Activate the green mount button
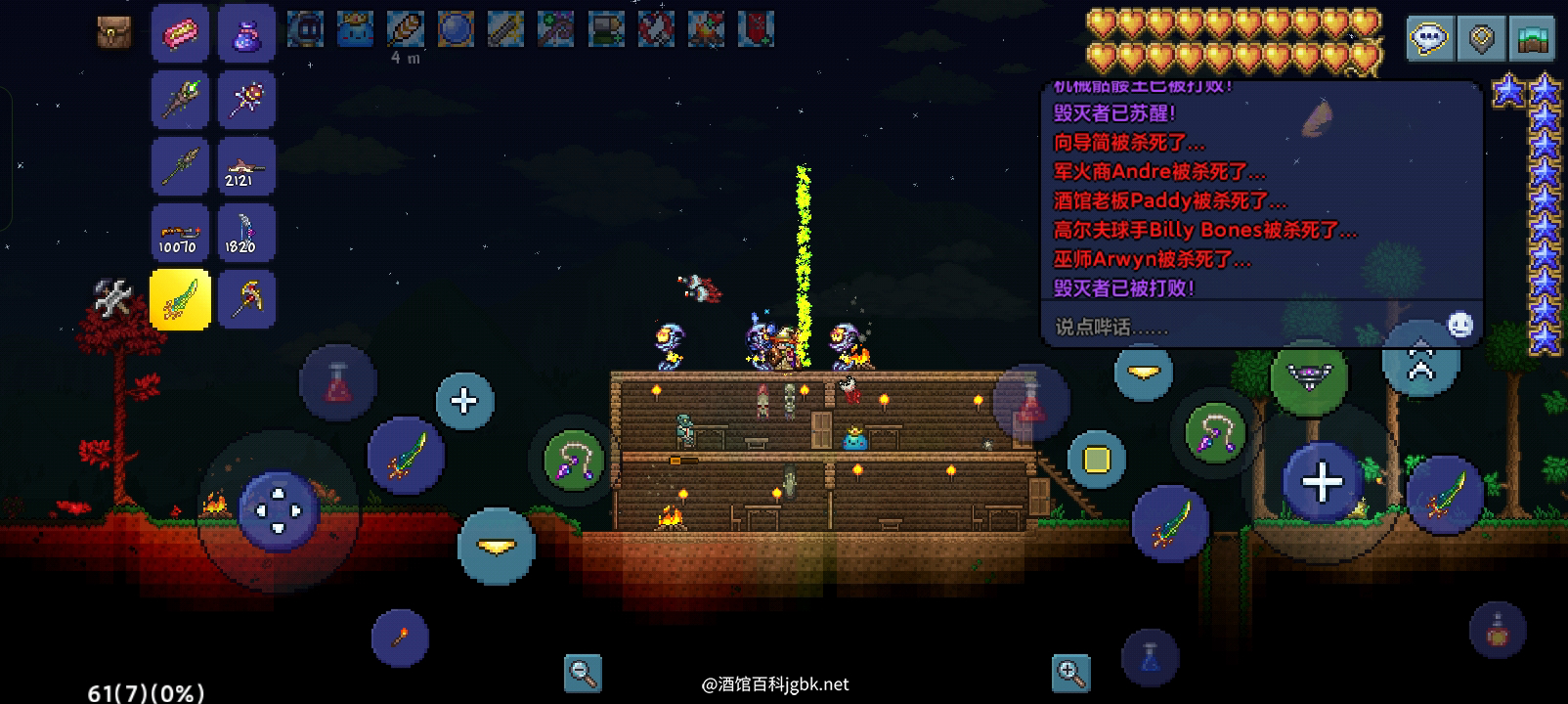The height and width of the screenshot is (704, 1568). (x=1309, y=374)
